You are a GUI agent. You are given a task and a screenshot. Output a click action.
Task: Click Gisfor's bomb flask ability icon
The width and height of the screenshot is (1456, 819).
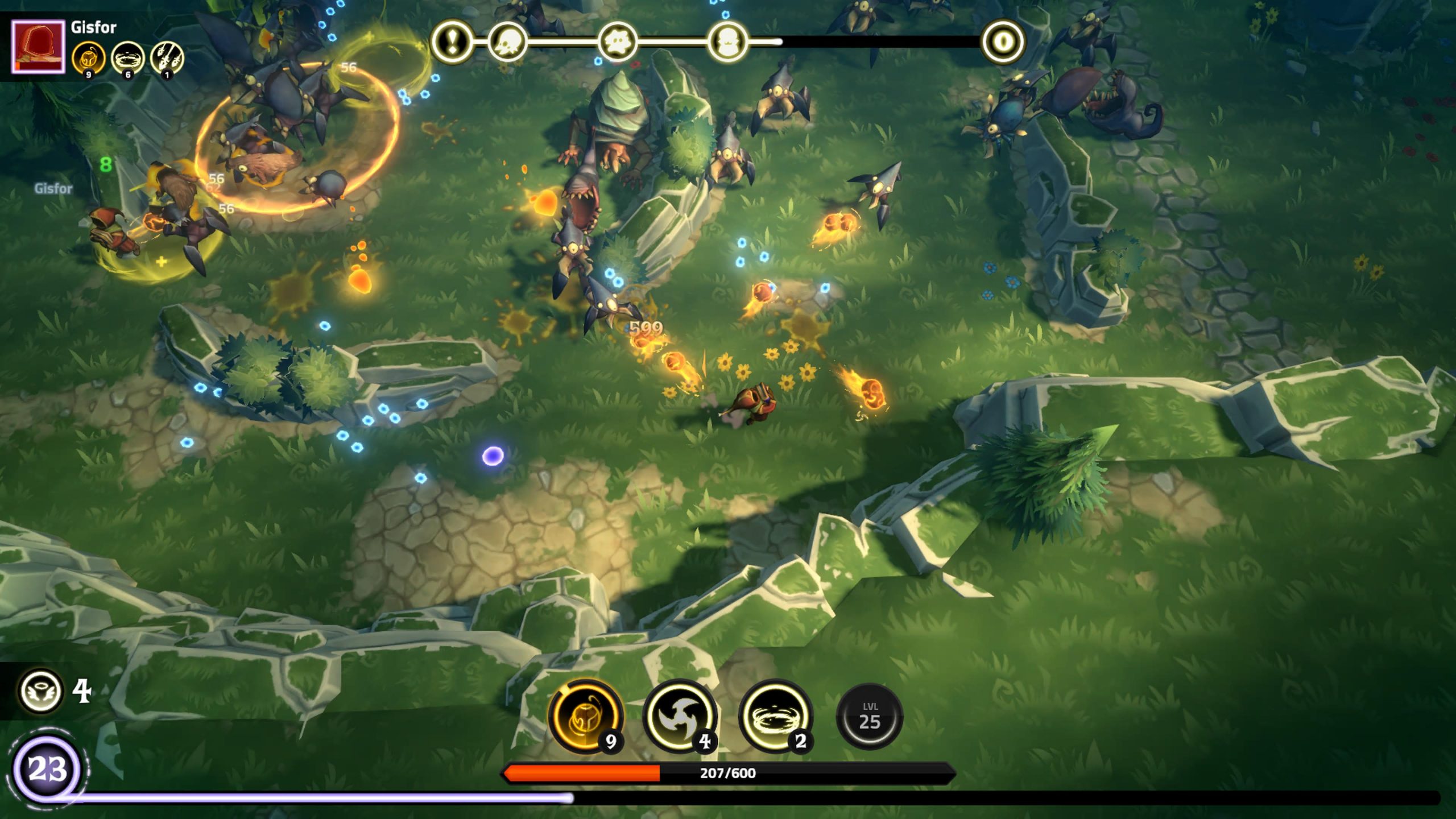point(88,57)
